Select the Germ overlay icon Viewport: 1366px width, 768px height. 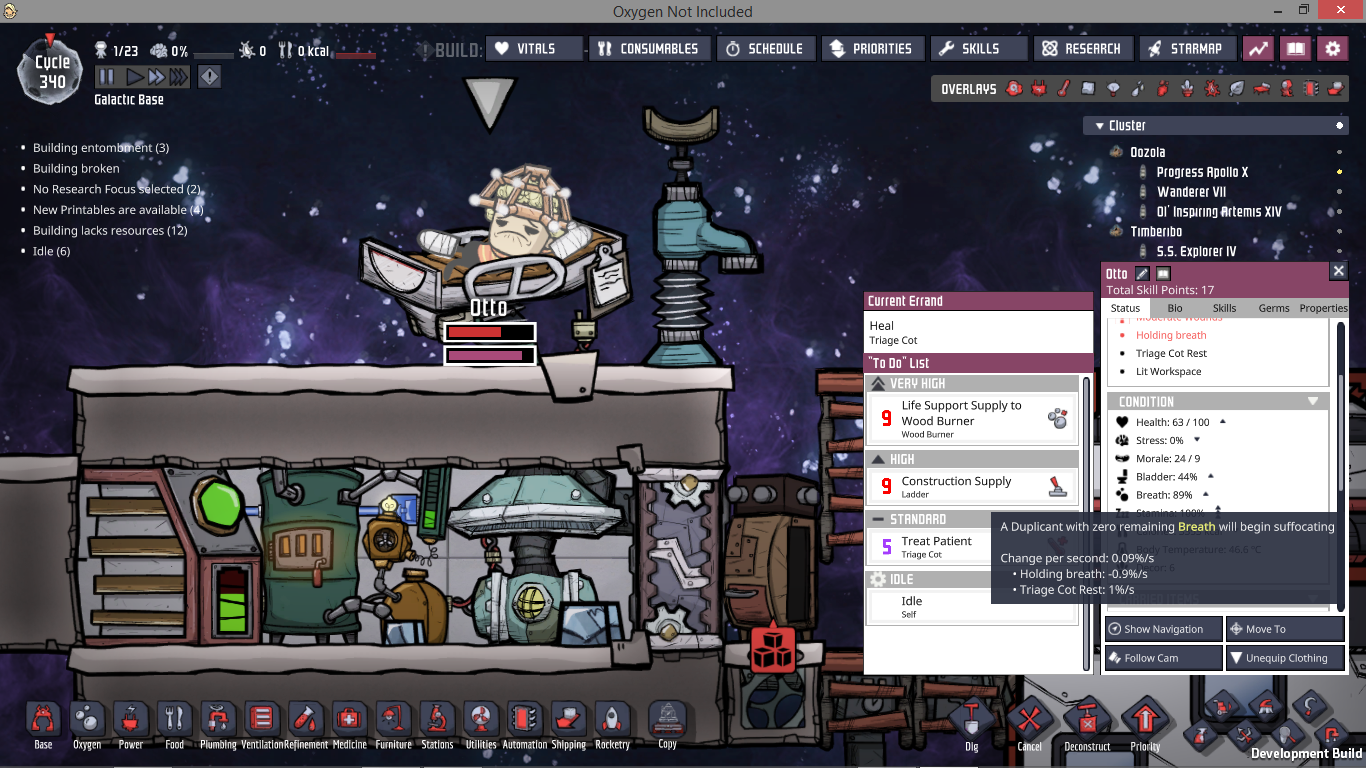pos(1212,88)
